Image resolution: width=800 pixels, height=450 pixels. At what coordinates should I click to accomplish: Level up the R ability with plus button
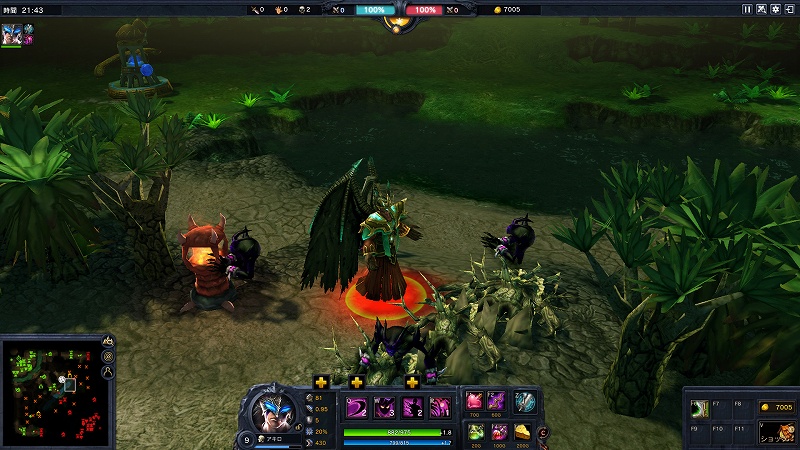pos(412,381)
